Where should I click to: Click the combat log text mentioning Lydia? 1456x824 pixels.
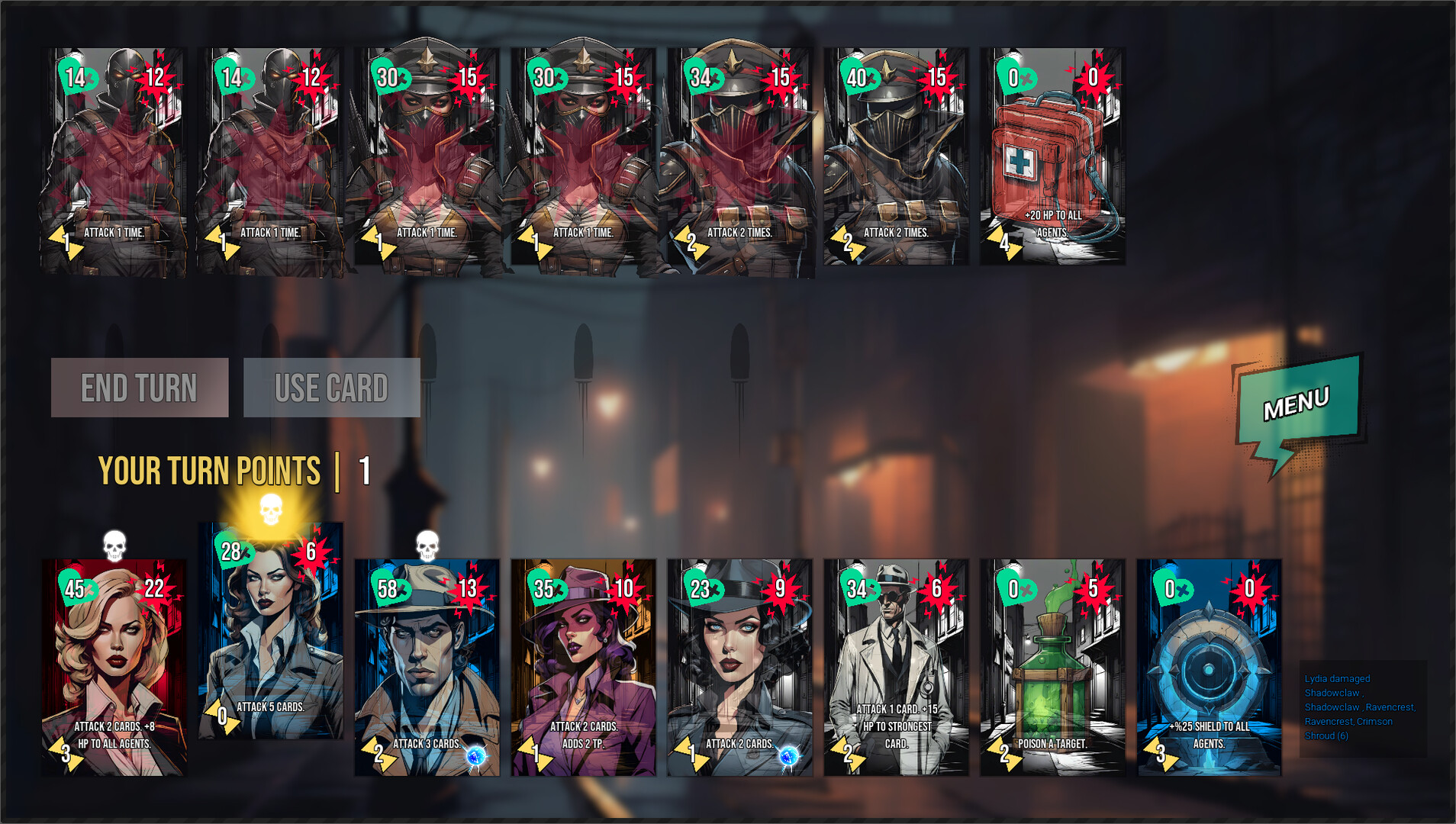pyautogui.click(x=1361, y=706)
